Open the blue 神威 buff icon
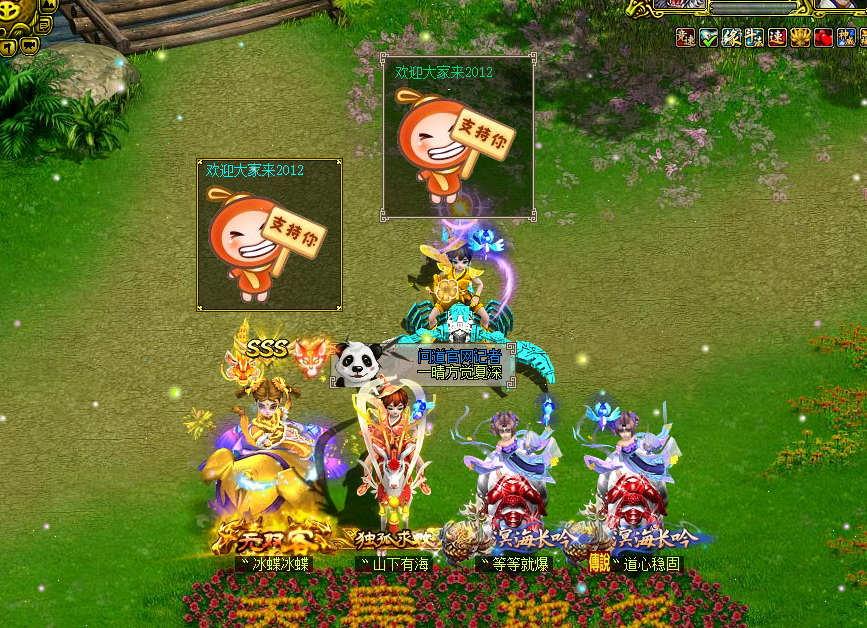 point(846,38)
